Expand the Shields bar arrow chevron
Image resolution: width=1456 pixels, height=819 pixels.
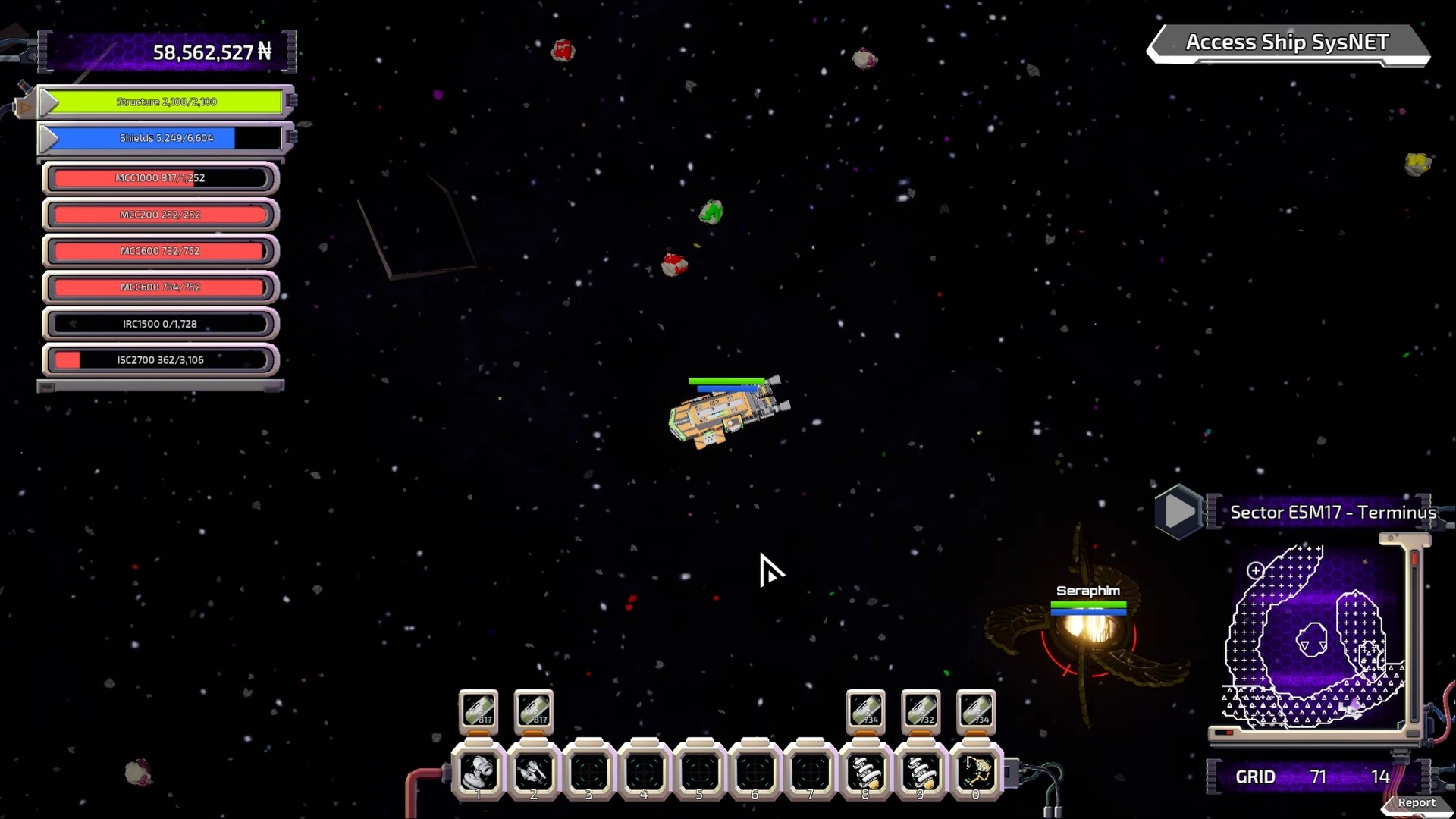[x=50, y=138]
